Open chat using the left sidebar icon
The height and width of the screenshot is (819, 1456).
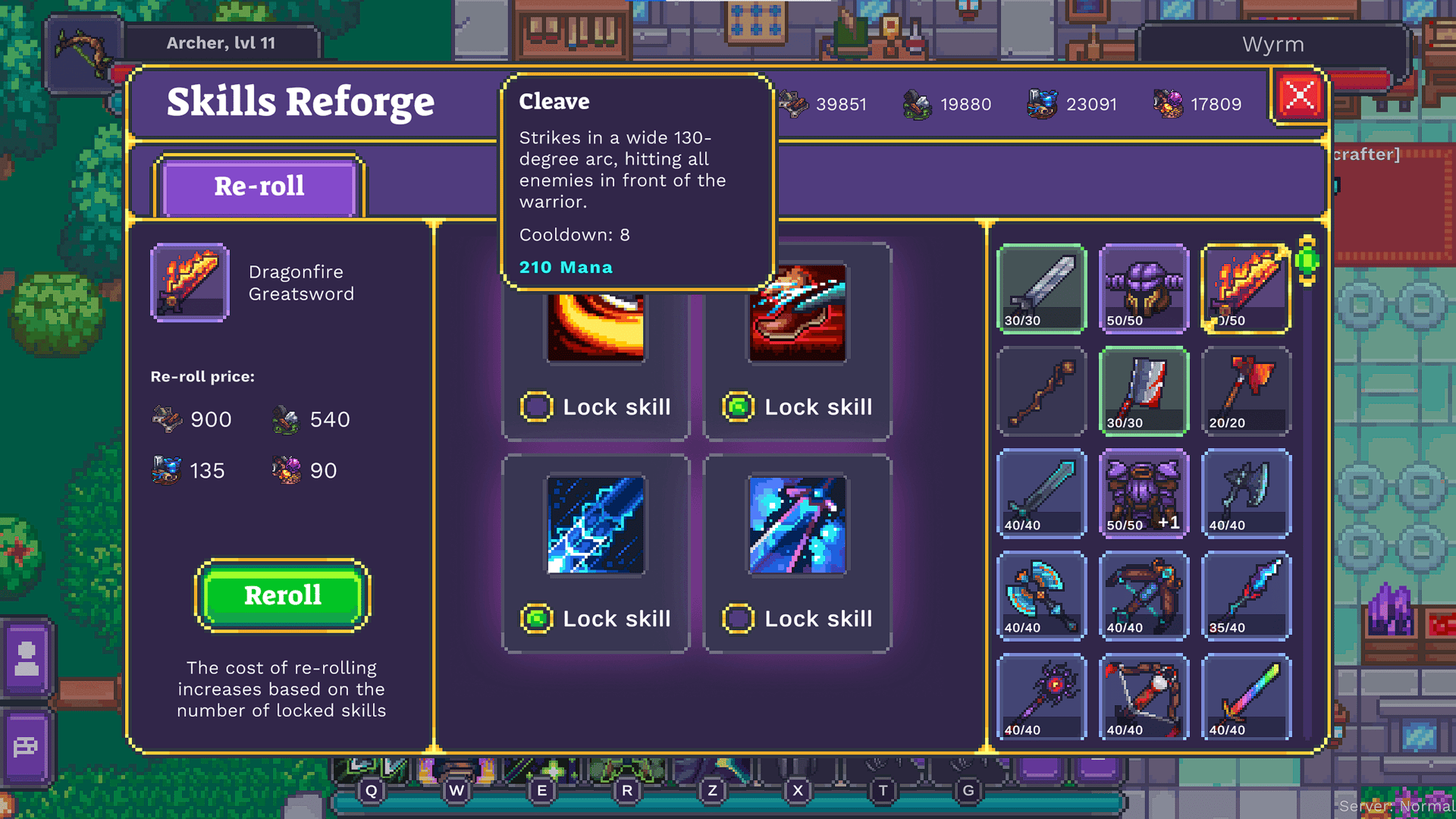(27, 747)
